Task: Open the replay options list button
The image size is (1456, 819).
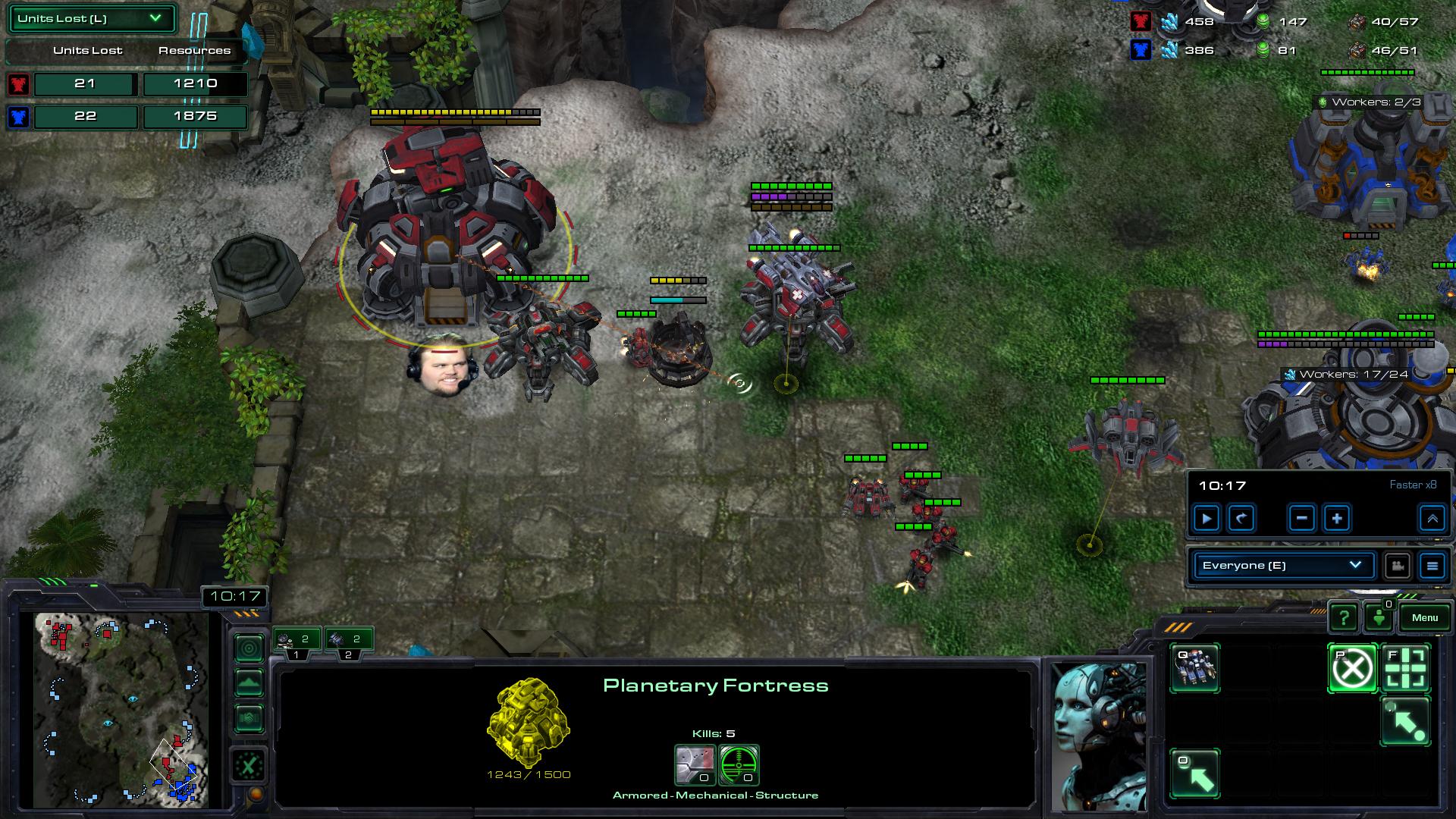Action: (x=1432, y=566)
